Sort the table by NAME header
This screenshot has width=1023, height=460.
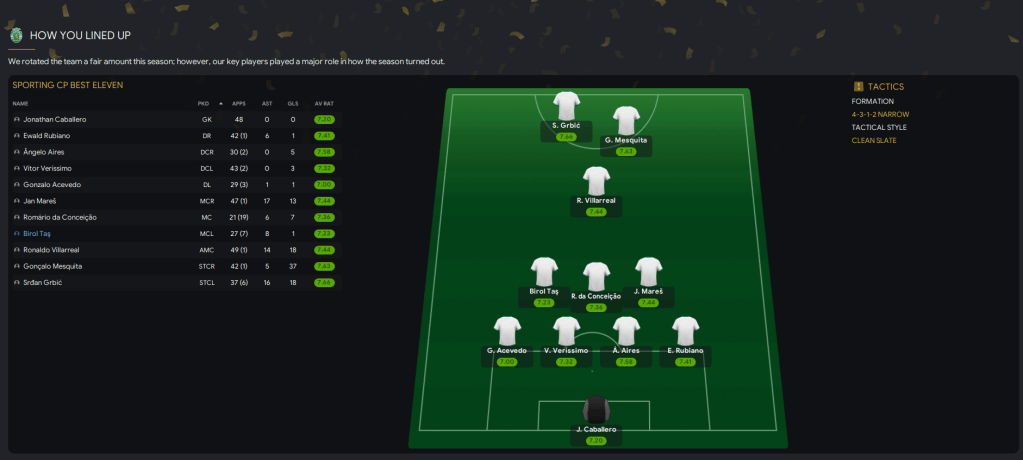pyautogui.click(x=20, y=103)
